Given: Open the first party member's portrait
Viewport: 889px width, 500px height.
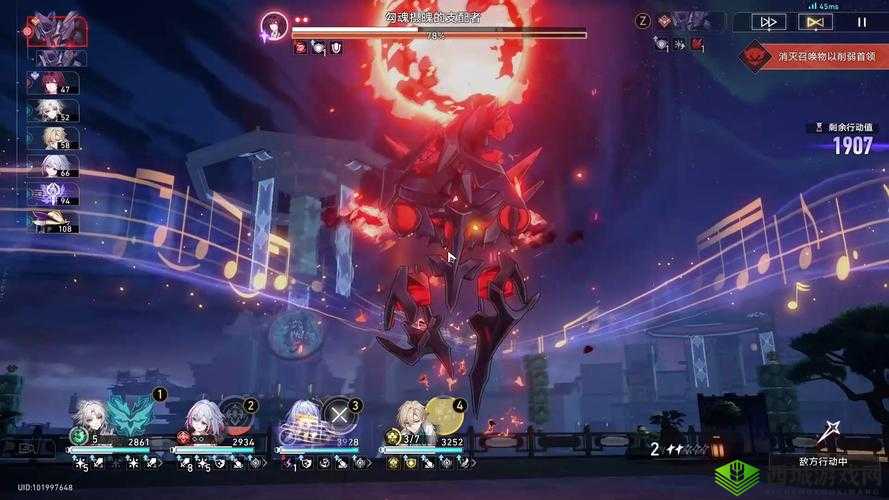Looking at the screenshot, I should coord(89,419).
